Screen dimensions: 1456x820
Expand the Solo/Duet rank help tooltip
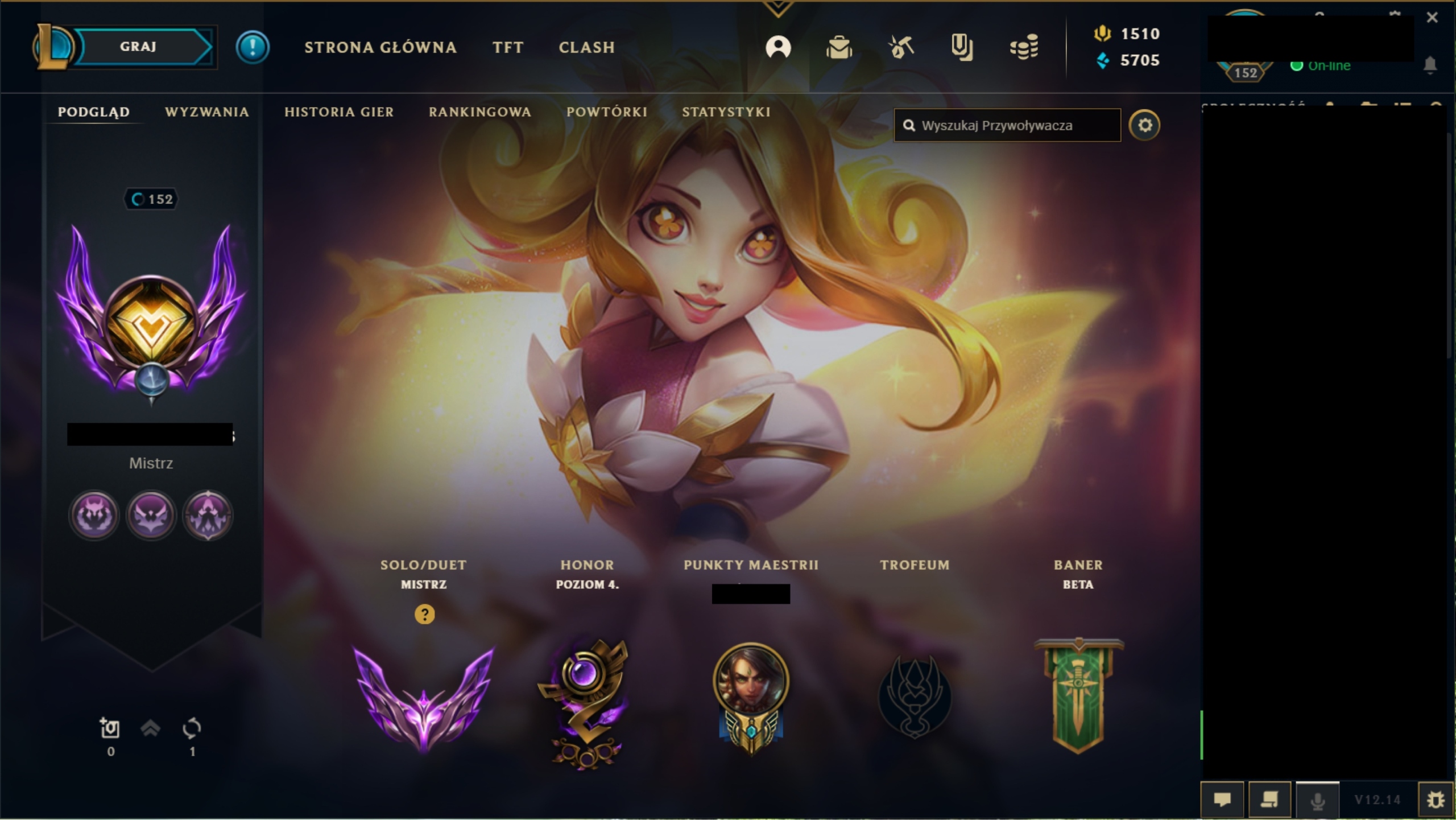[x=424, y=615]
